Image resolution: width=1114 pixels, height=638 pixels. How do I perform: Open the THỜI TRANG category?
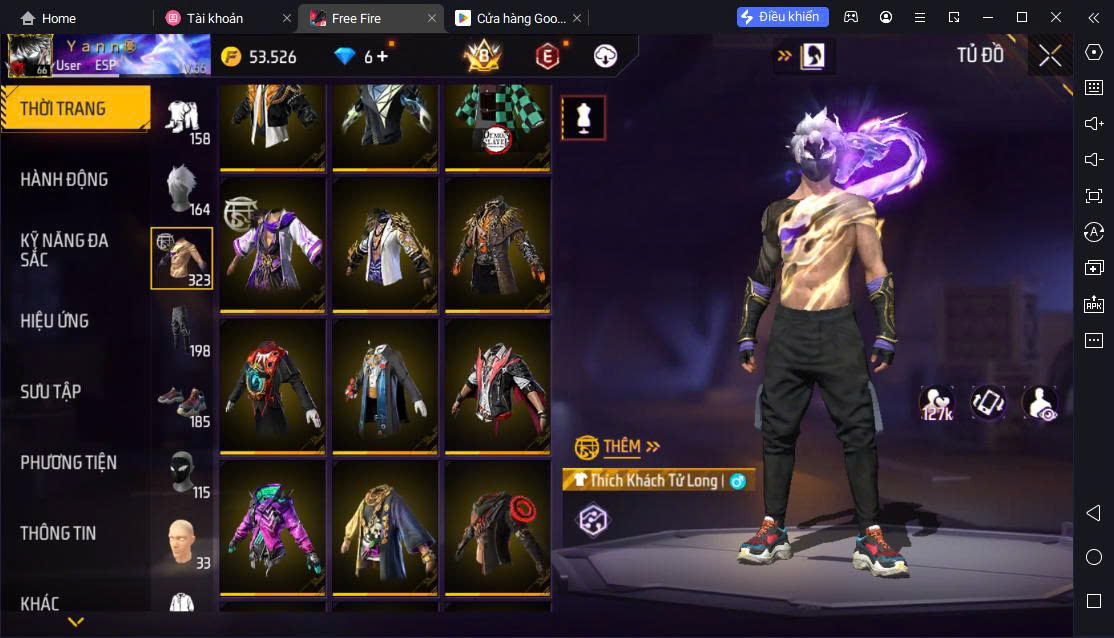pos(75,109)
